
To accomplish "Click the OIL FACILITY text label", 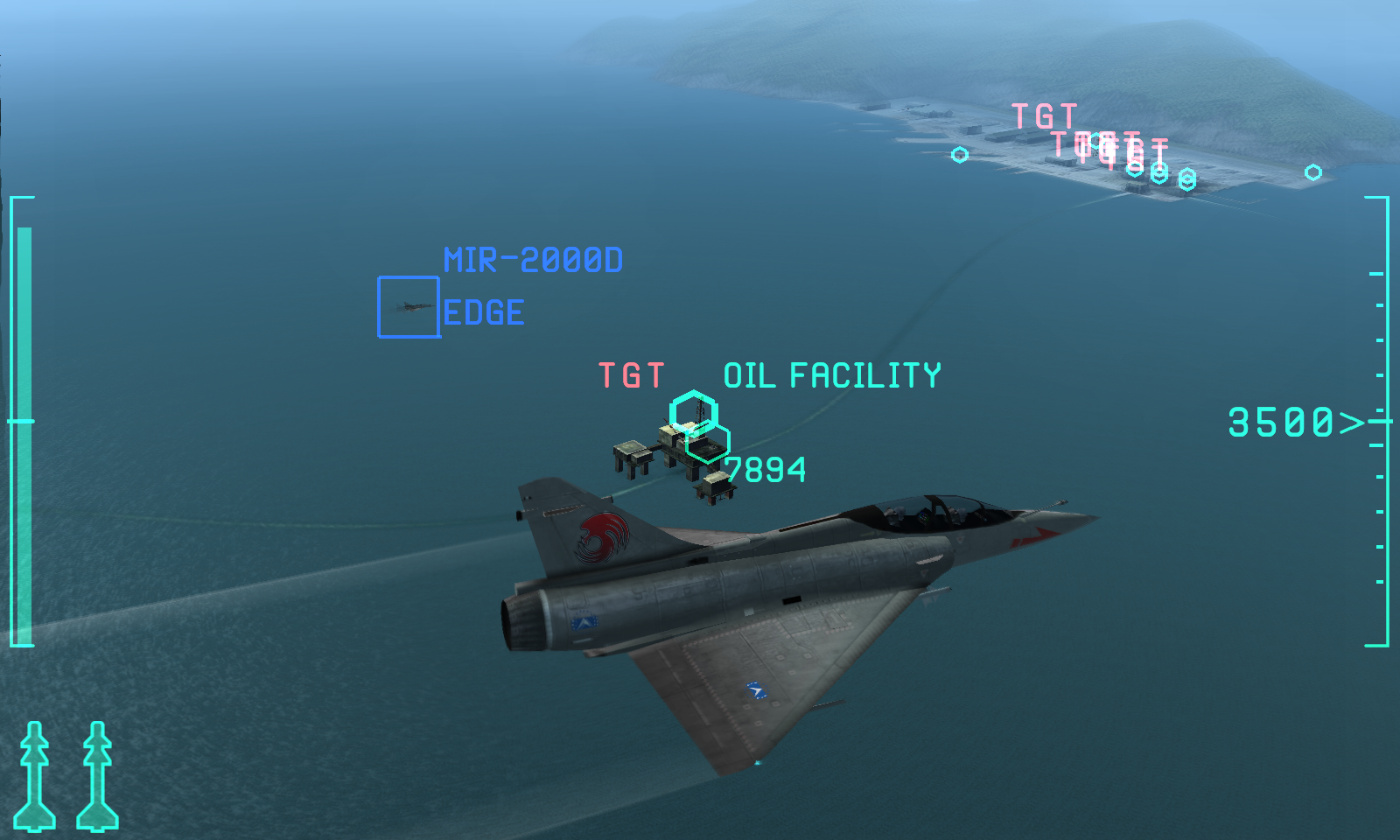I will [831, 373].
